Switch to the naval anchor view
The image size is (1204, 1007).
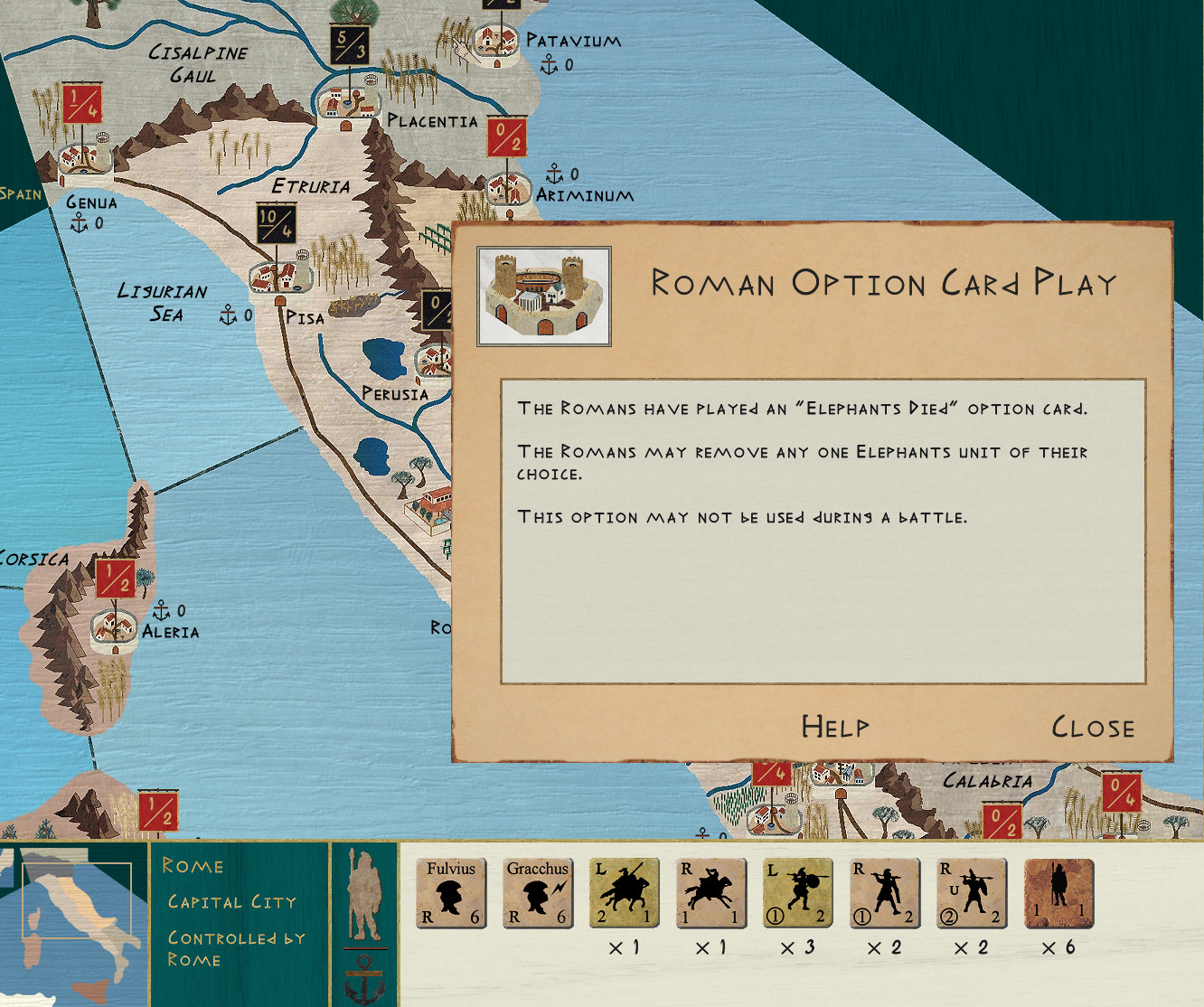click(364, 980)
